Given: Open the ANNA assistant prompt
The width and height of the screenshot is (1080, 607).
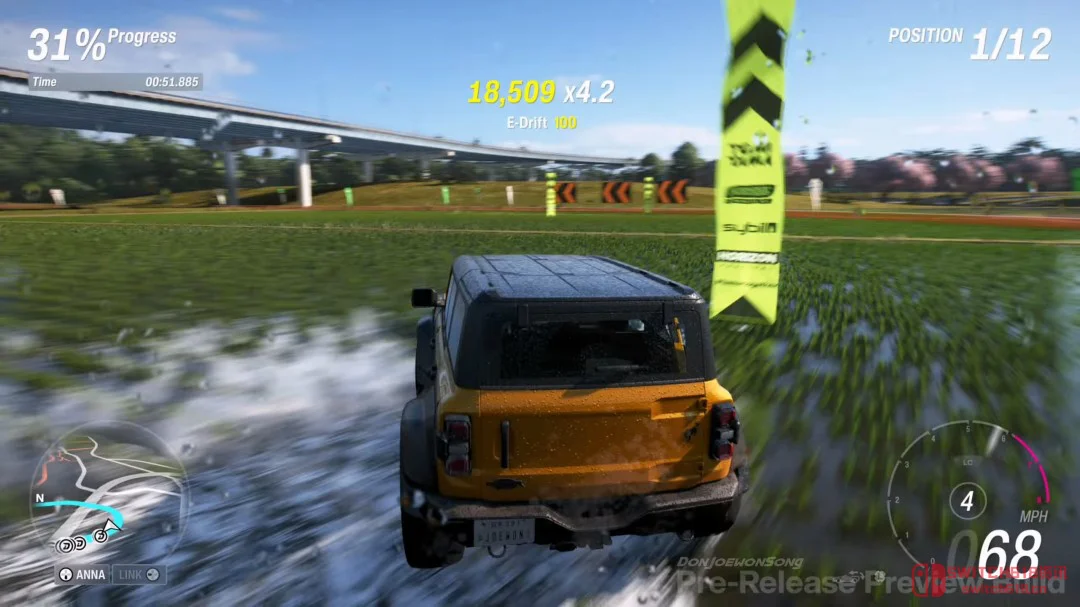Looking at the screenshot, I should tap(82, 575).
